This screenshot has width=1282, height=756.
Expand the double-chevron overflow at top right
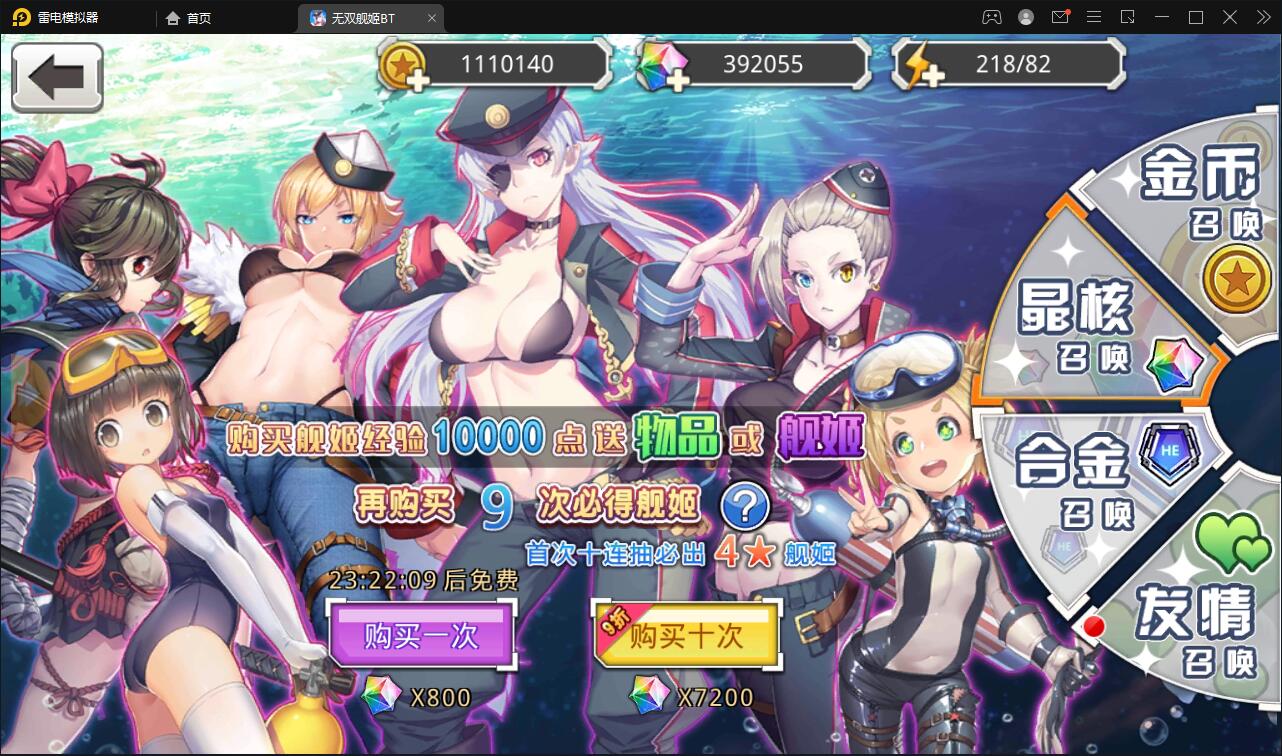pyautogui.click(x=1262, y=17)
